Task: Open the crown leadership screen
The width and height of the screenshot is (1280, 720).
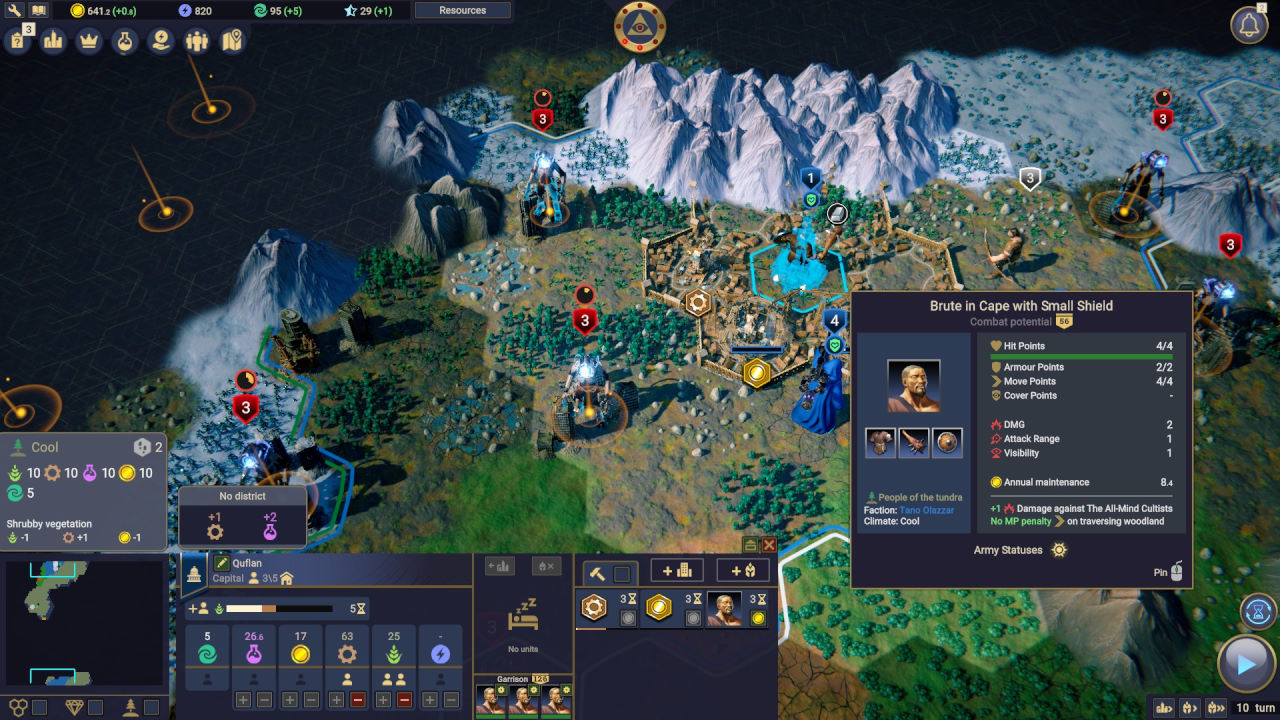Action: point(89,41)
